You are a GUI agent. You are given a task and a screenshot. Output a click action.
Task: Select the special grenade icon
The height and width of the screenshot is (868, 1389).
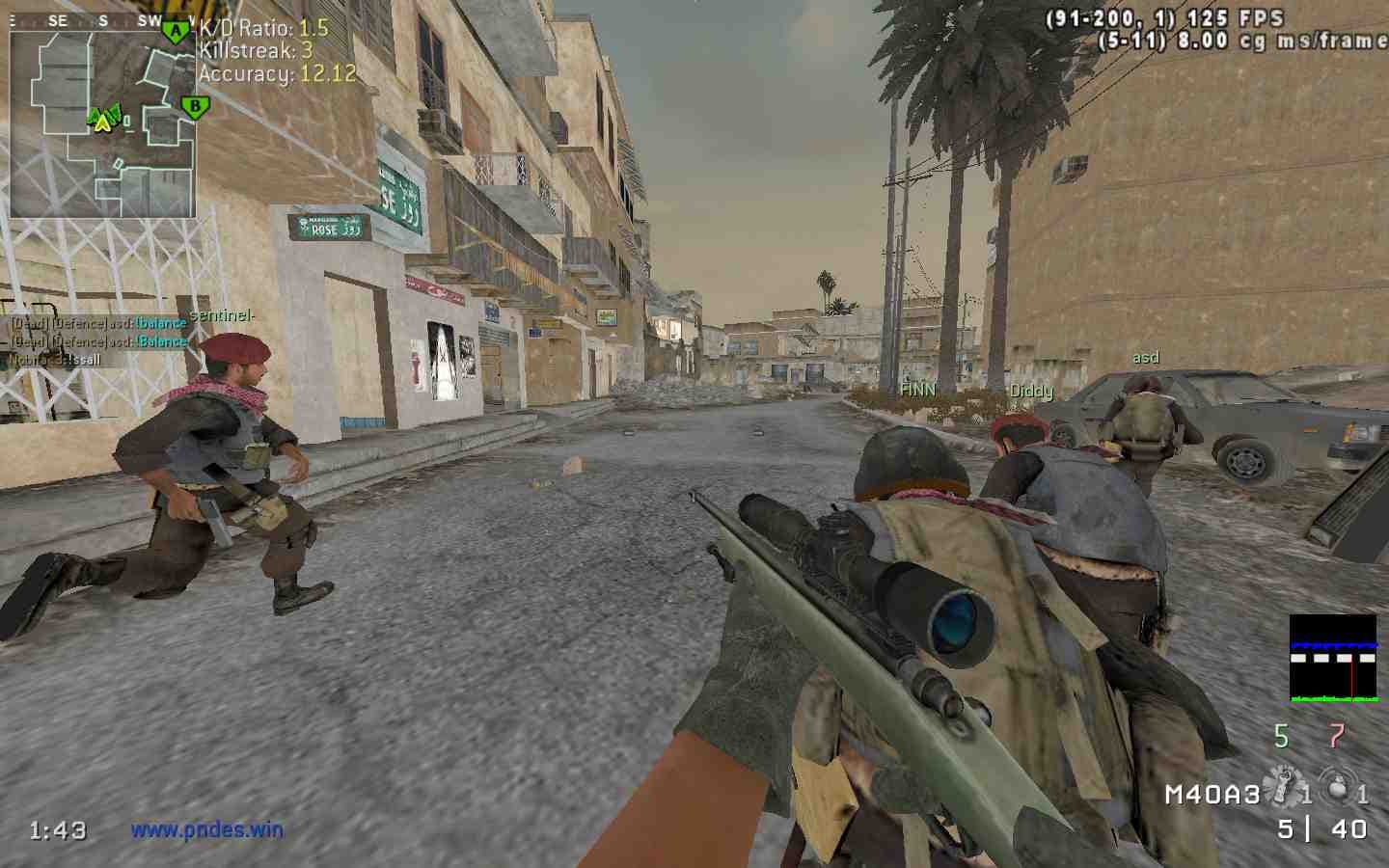click(x=1283, y=783)
